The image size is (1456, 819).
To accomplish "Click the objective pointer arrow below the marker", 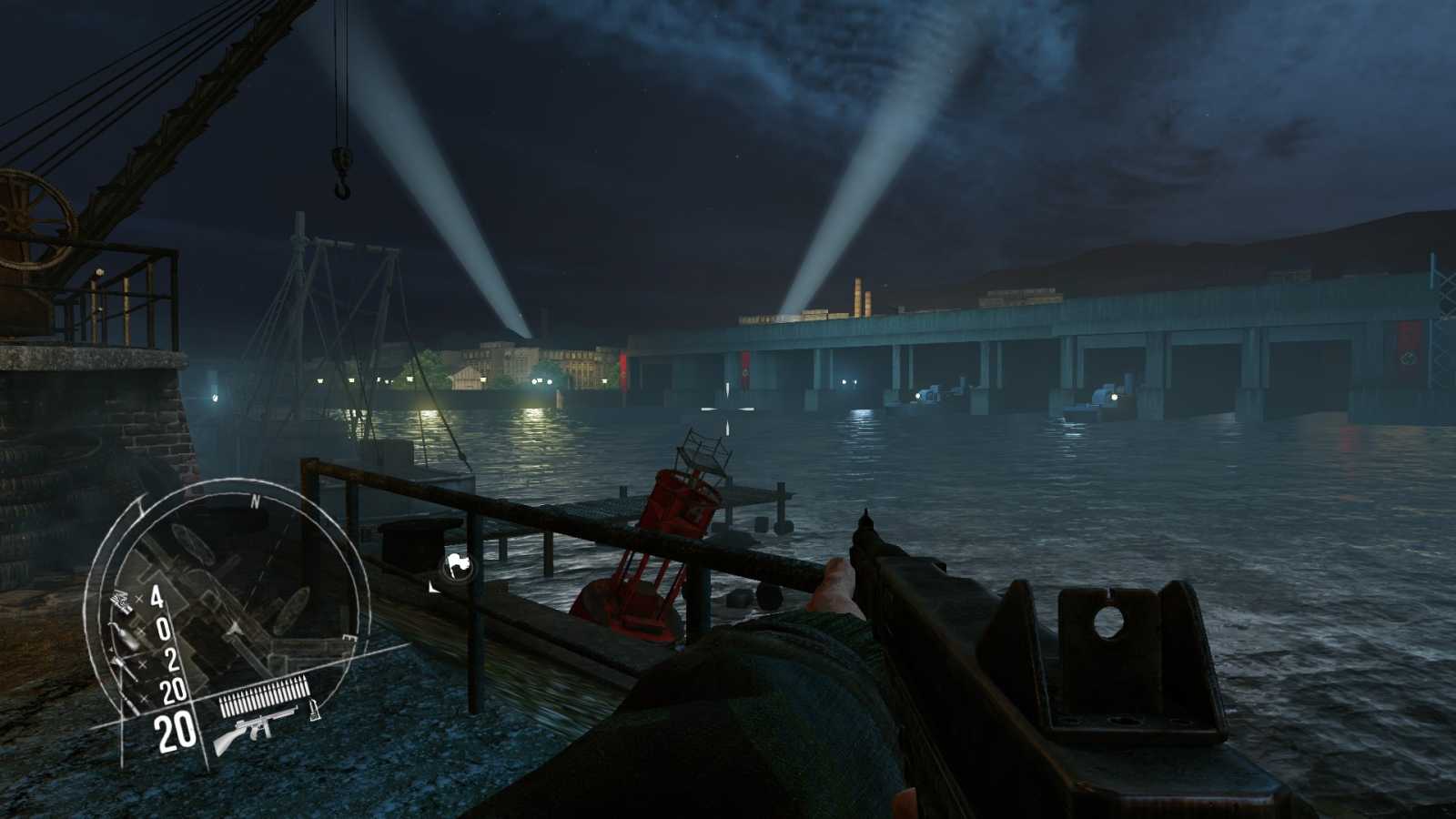I will 433,589.
